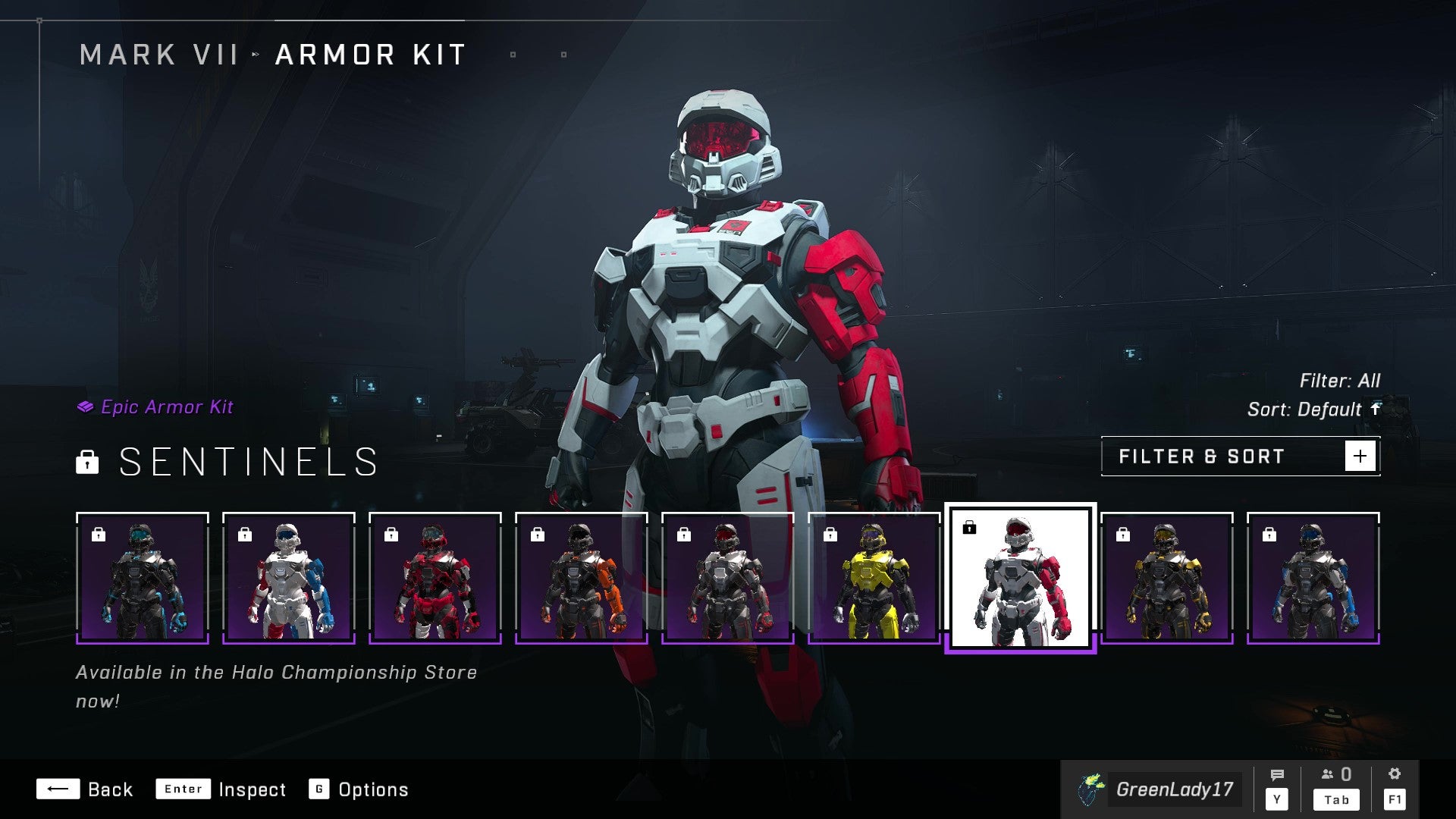Viewport: 1456px width, 819px height.
Task: Open settings with the gear icon
Action: click(x=1395, y=775)
